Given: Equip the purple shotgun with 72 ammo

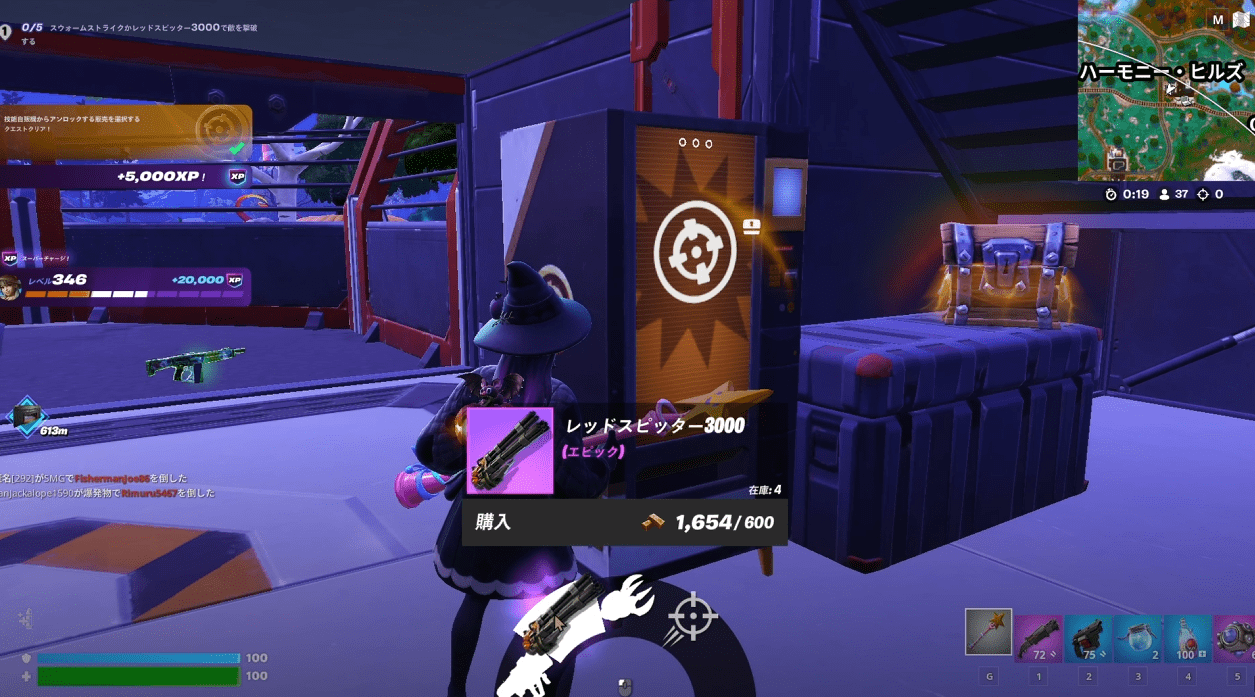Looking at the screenshot, I should point(1038,639).
